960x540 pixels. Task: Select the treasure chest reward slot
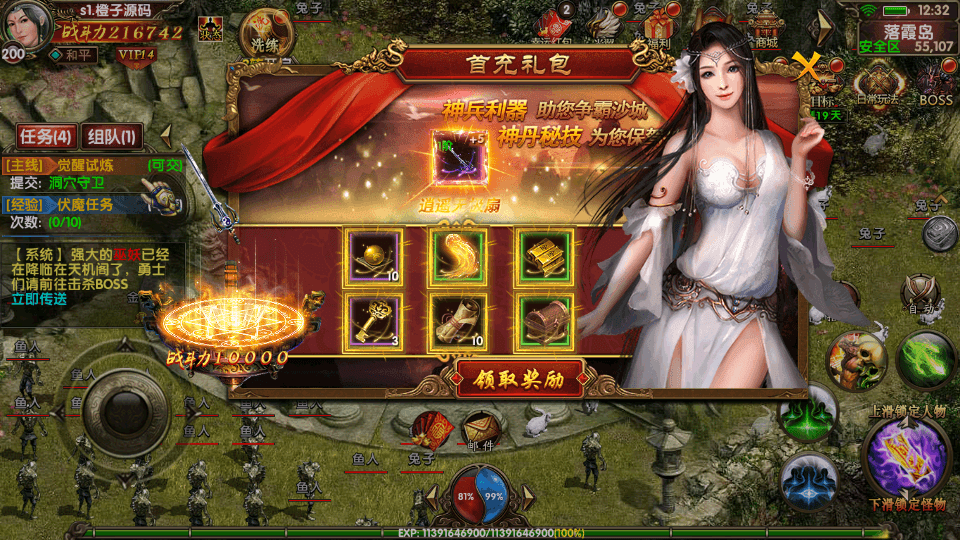pyautogui.click(x=545, y=322)
